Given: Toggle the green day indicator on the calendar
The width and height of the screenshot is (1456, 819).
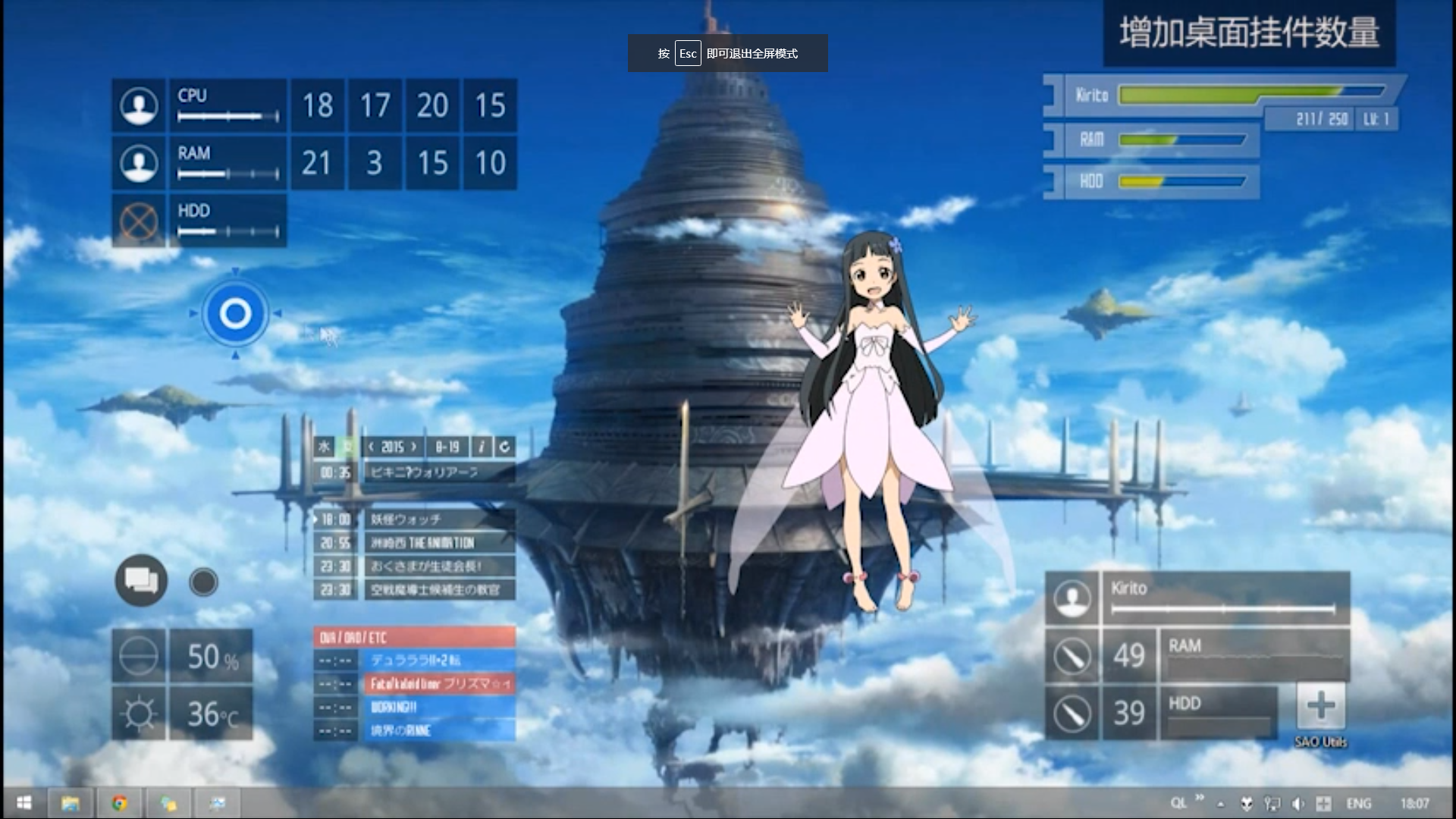Looking at the screenshot, I should [348, 447].
